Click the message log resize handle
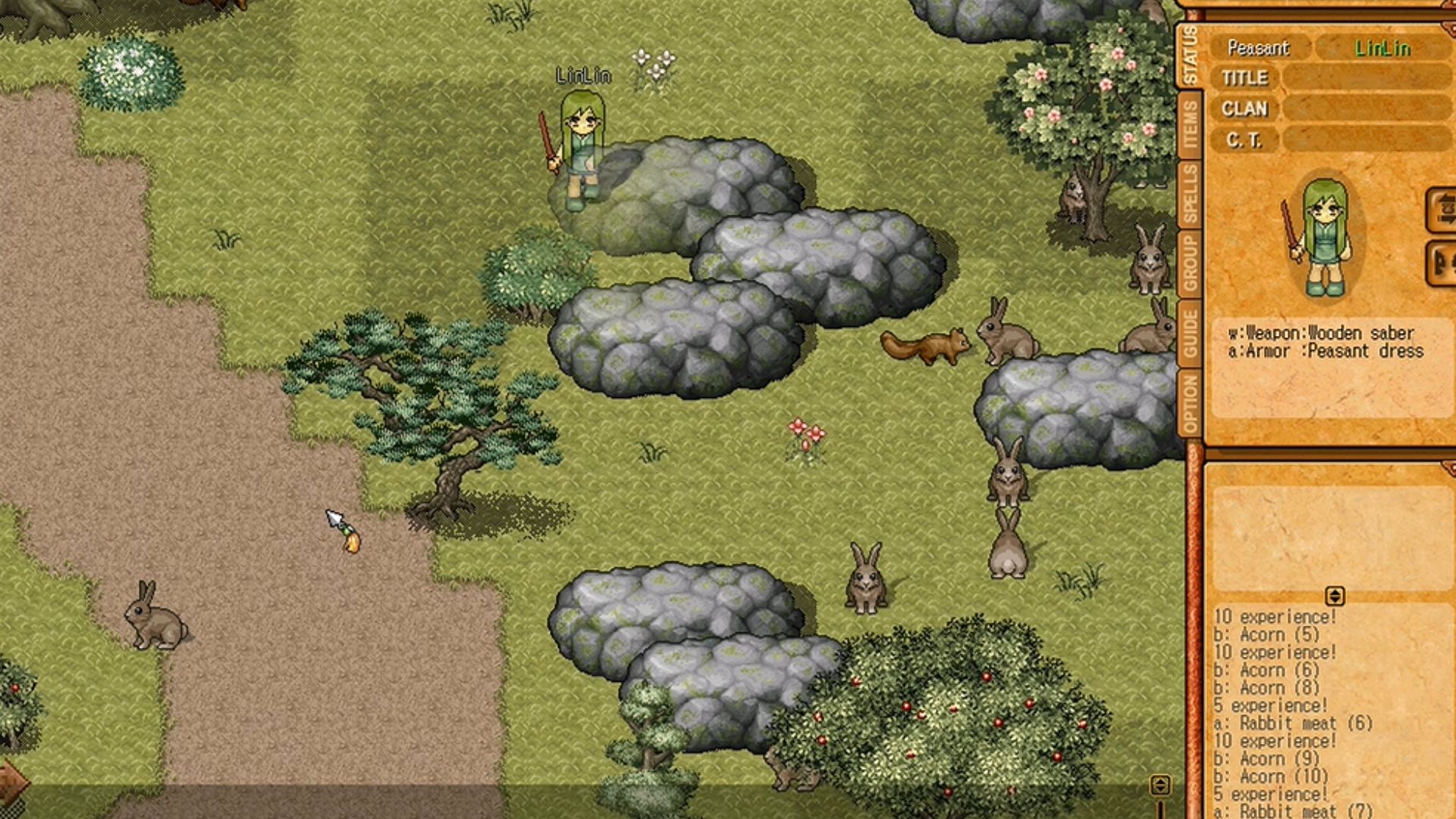1456x819 pixels. tap(1335, 596)
